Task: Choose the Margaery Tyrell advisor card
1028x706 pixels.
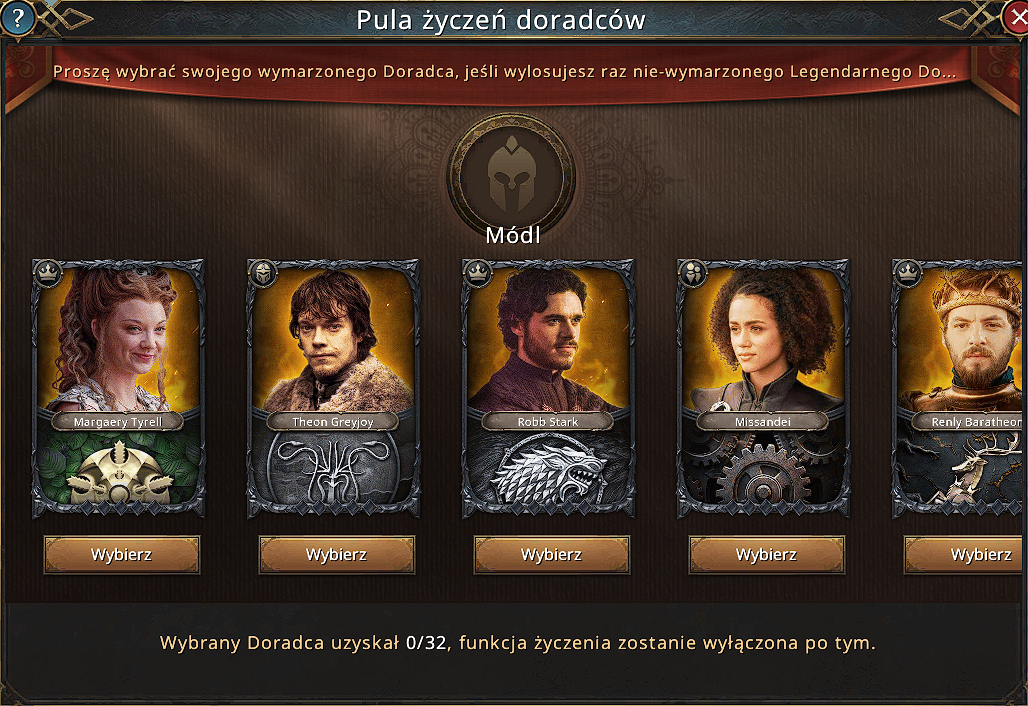Action: click(118, 388)
